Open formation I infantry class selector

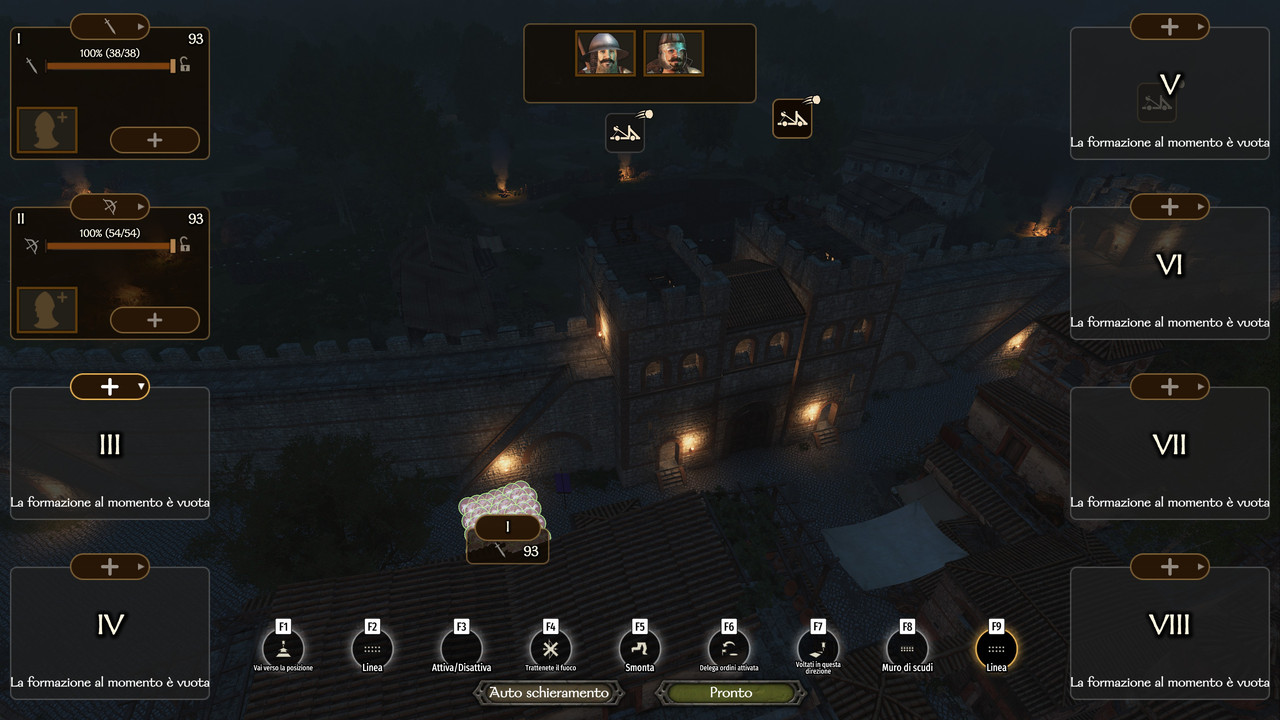click(x=110, y=26)
